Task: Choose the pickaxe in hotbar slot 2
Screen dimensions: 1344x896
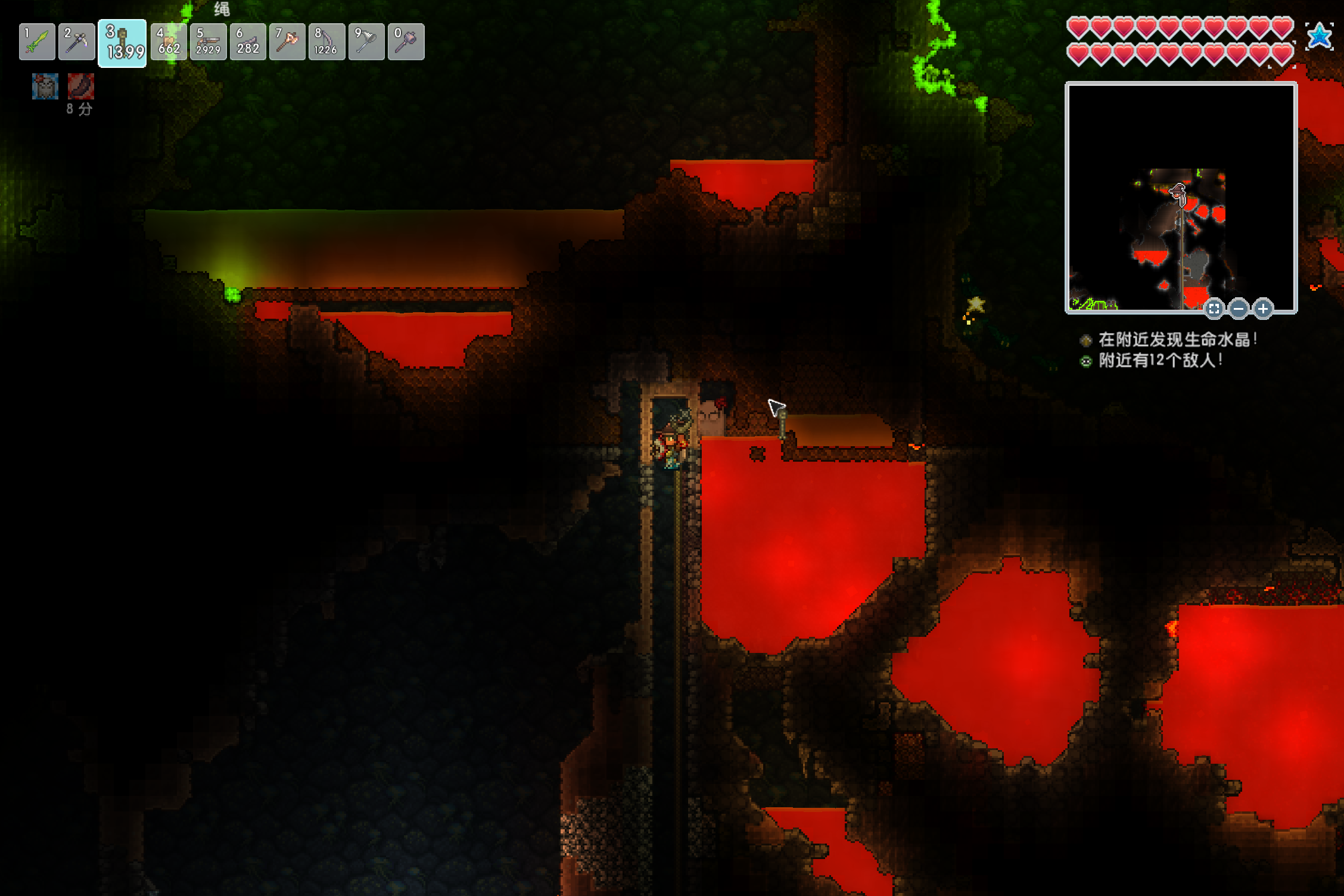Action: pos(77,42)
